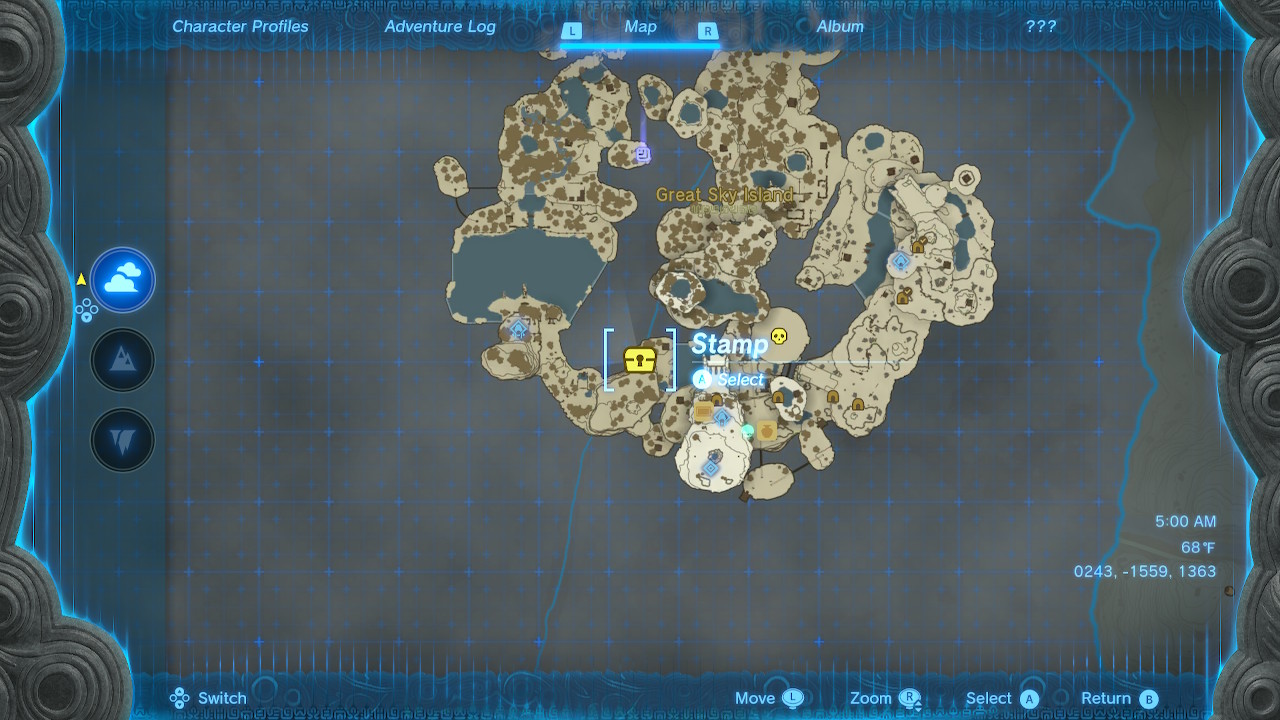Click the shrine icon on the western peninsula

(x=517, y=327)
